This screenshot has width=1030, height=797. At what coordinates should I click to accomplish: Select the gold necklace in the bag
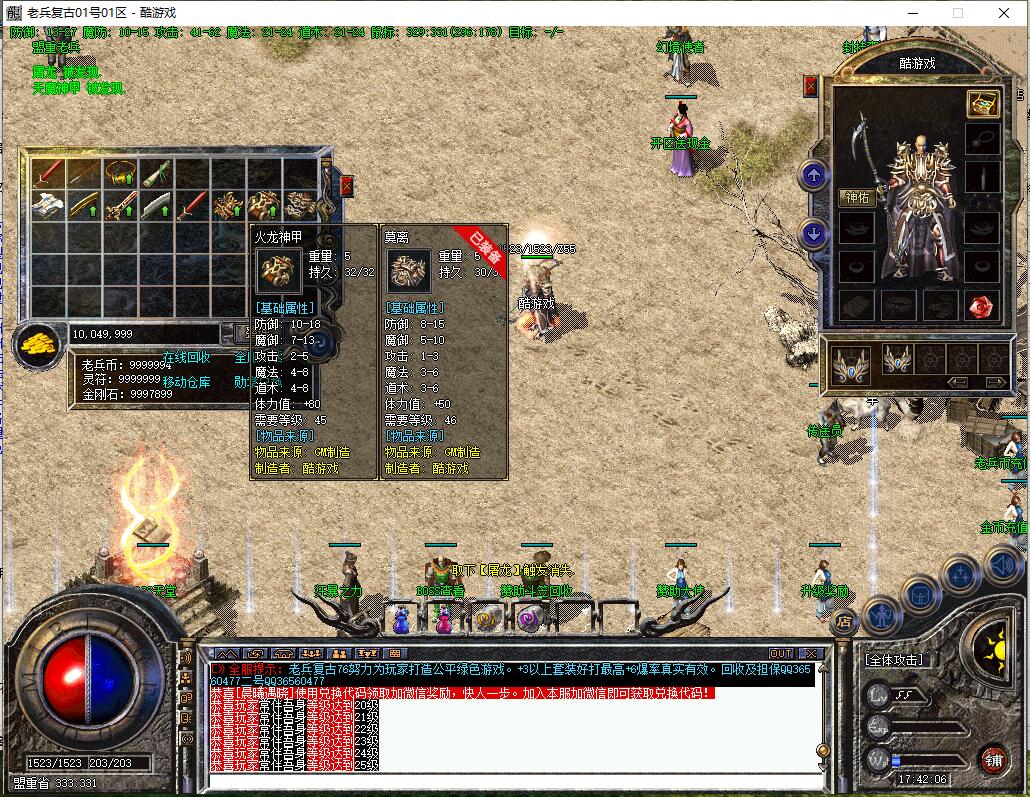122,174
